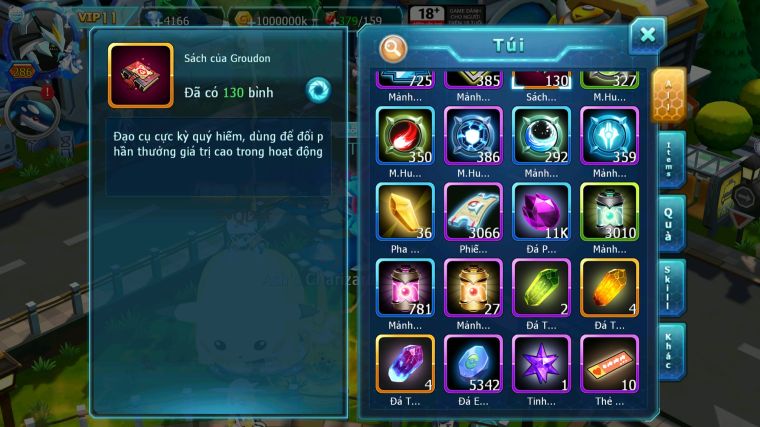Select the red orb item with 350
The height and width of the screenshot is (427, 760).
[x=405, y=136]
